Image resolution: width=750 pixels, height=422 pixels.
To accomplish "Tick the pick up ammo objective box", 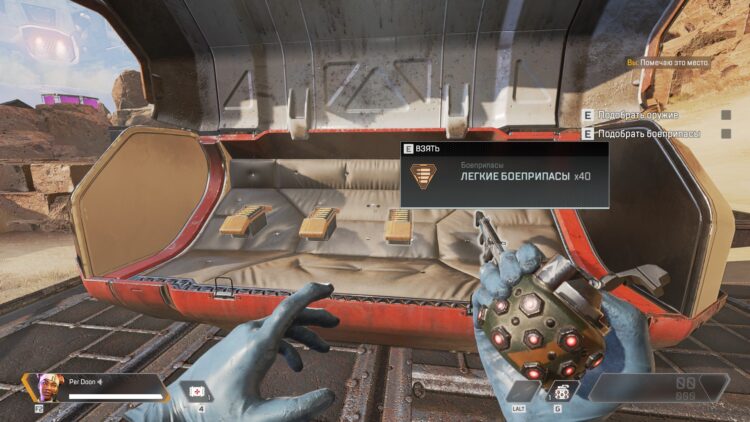I will [726, 133].
